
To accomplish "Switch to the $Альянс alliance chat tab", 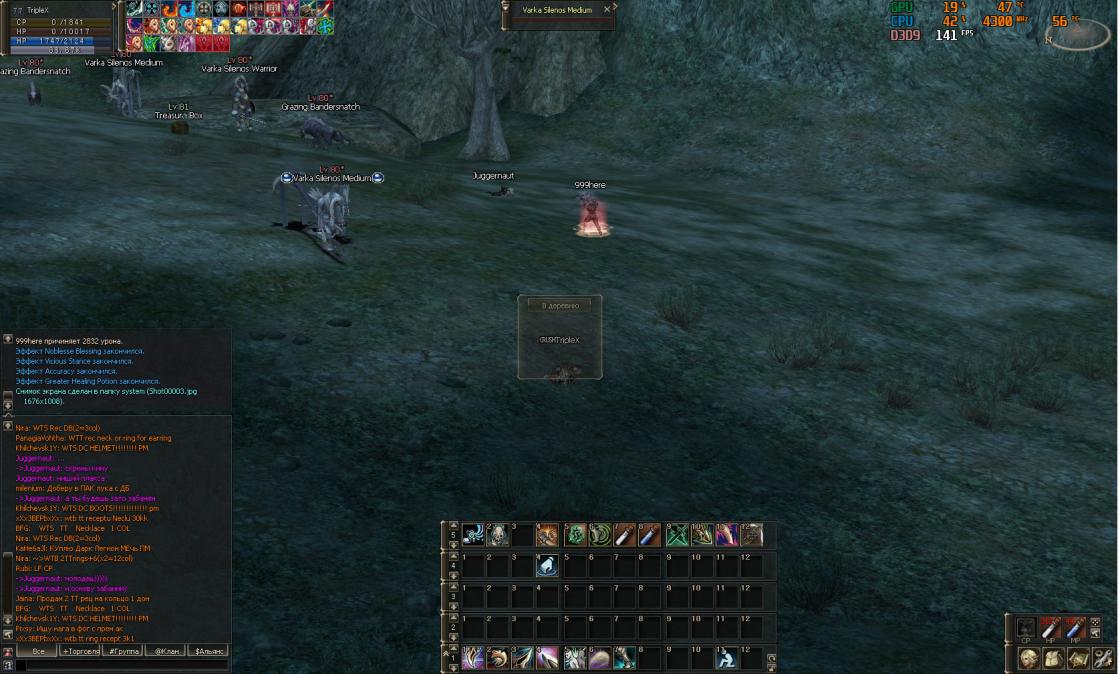I will point(209,651).
